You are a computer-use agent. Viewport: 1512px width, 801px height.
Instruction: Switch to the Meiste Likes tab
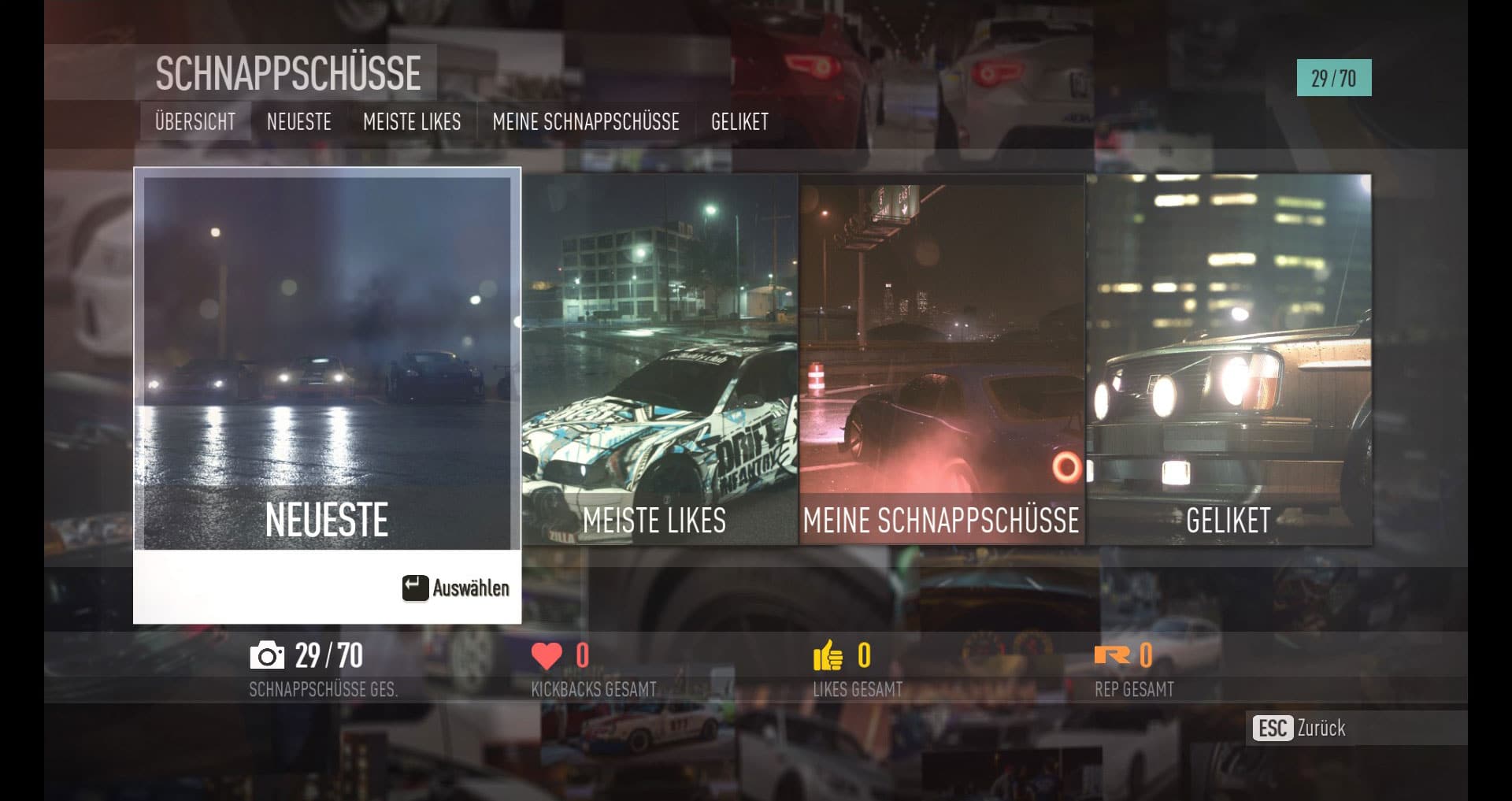tap(412, 122)
